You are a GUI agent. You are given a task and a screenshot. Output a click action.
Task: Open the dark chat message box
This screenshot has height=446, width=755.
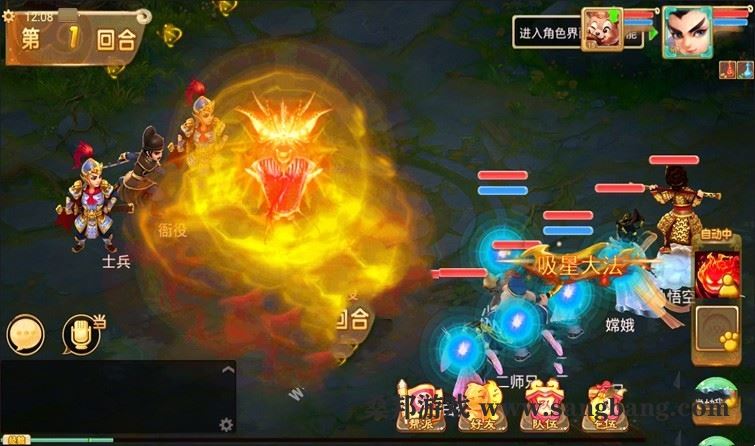point(110,395)
